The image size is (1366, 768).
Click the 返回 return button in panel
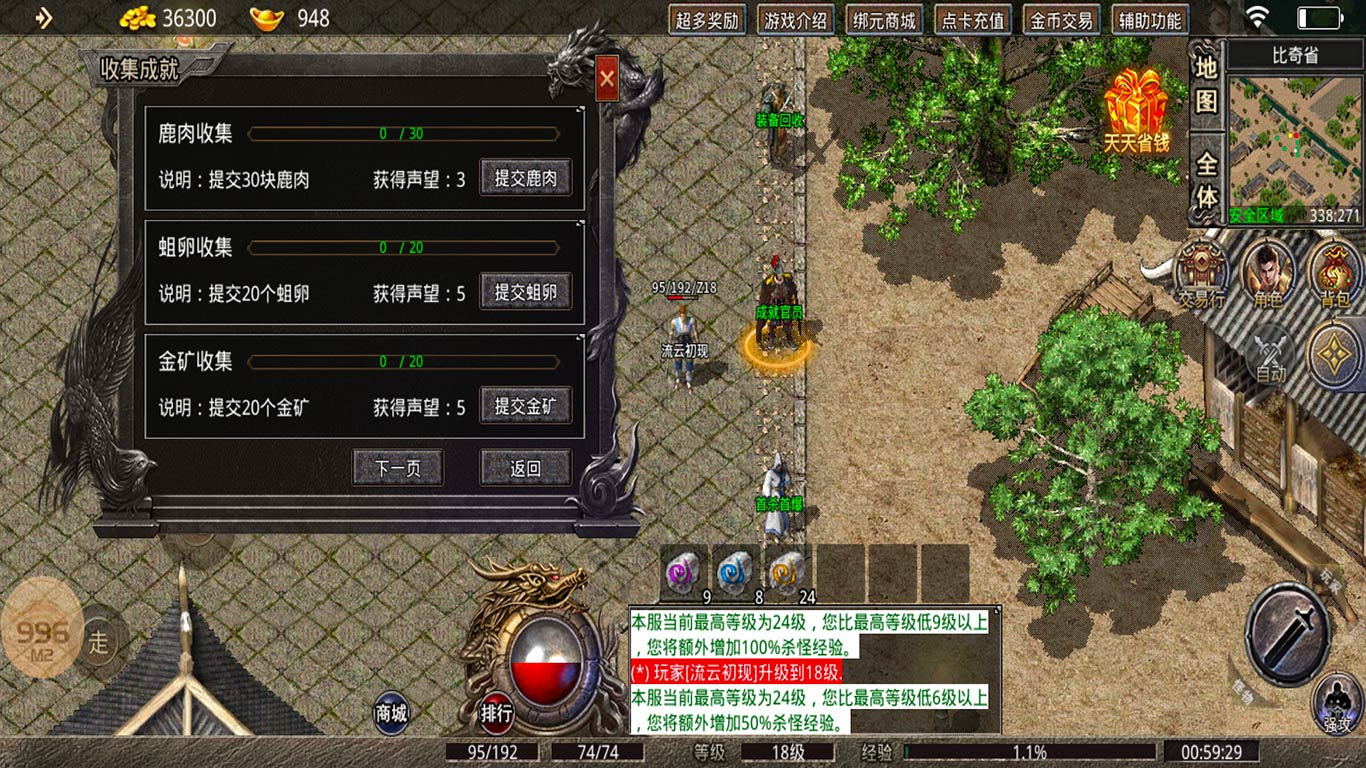point(526,467)
